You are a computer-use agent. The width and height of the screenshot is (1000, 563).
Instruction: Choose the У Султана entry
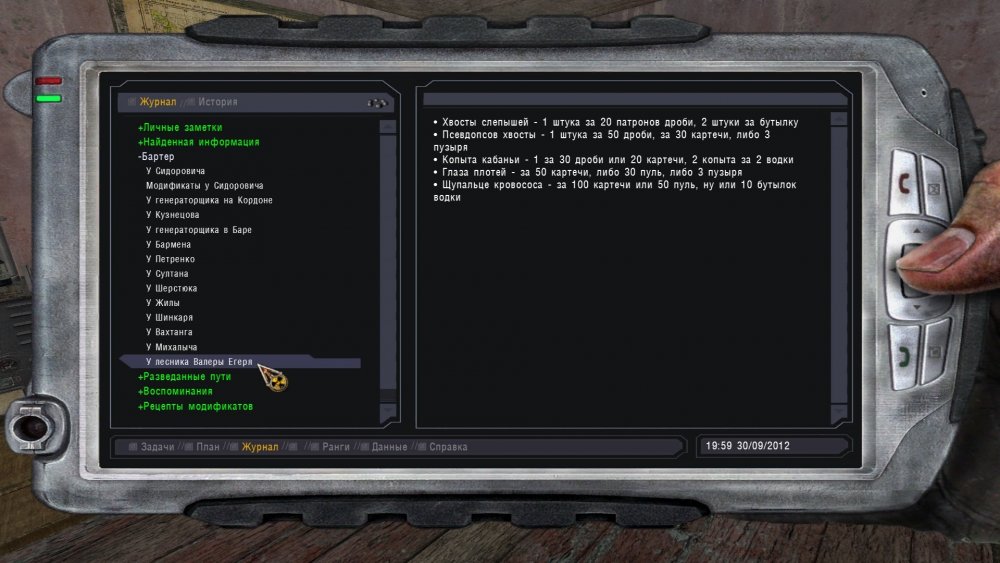click(x=167, y=274)
